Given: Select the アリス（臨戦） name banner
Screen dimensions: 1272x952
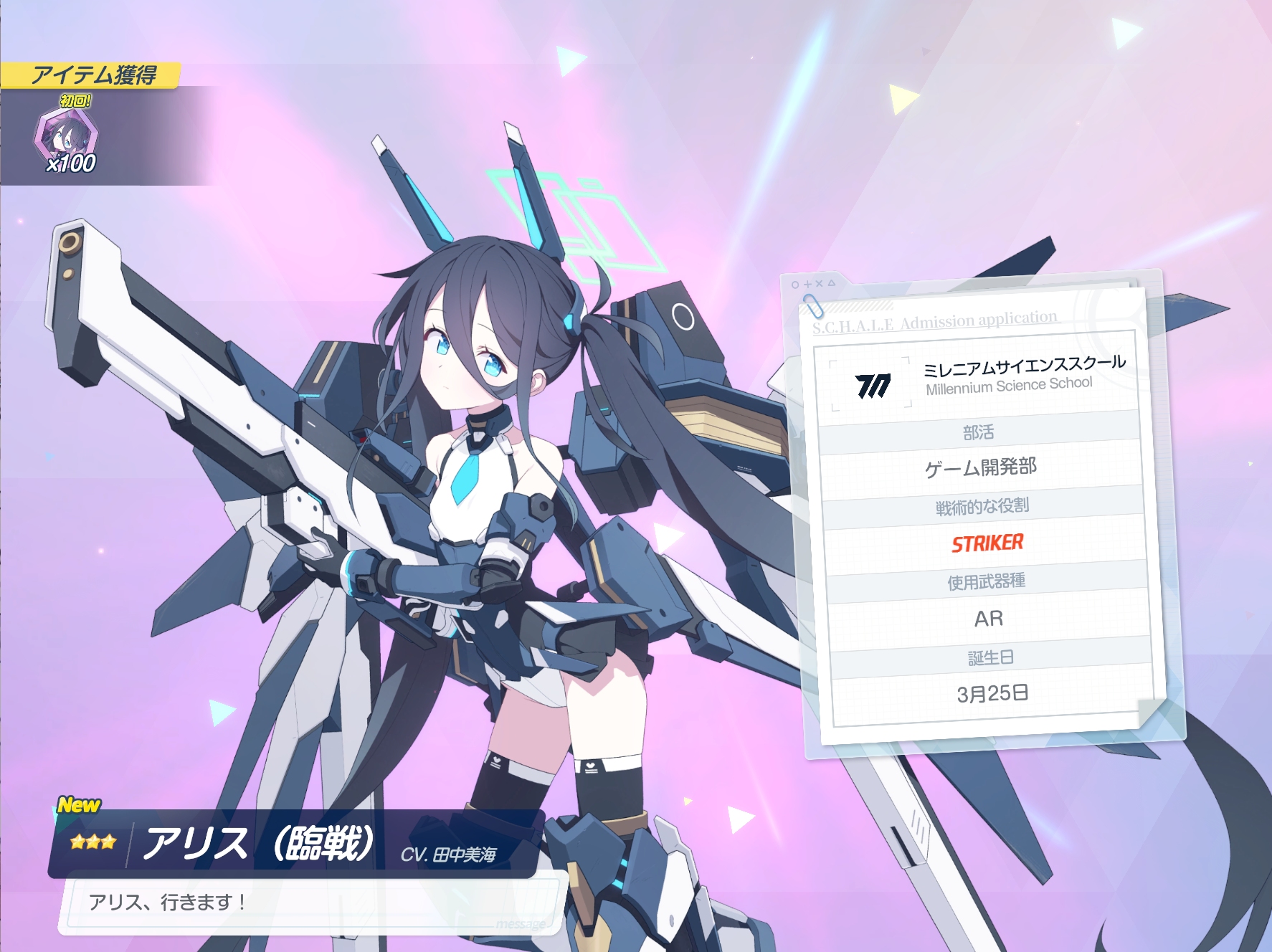Looking at the screenshot, I should click(295, 843).
